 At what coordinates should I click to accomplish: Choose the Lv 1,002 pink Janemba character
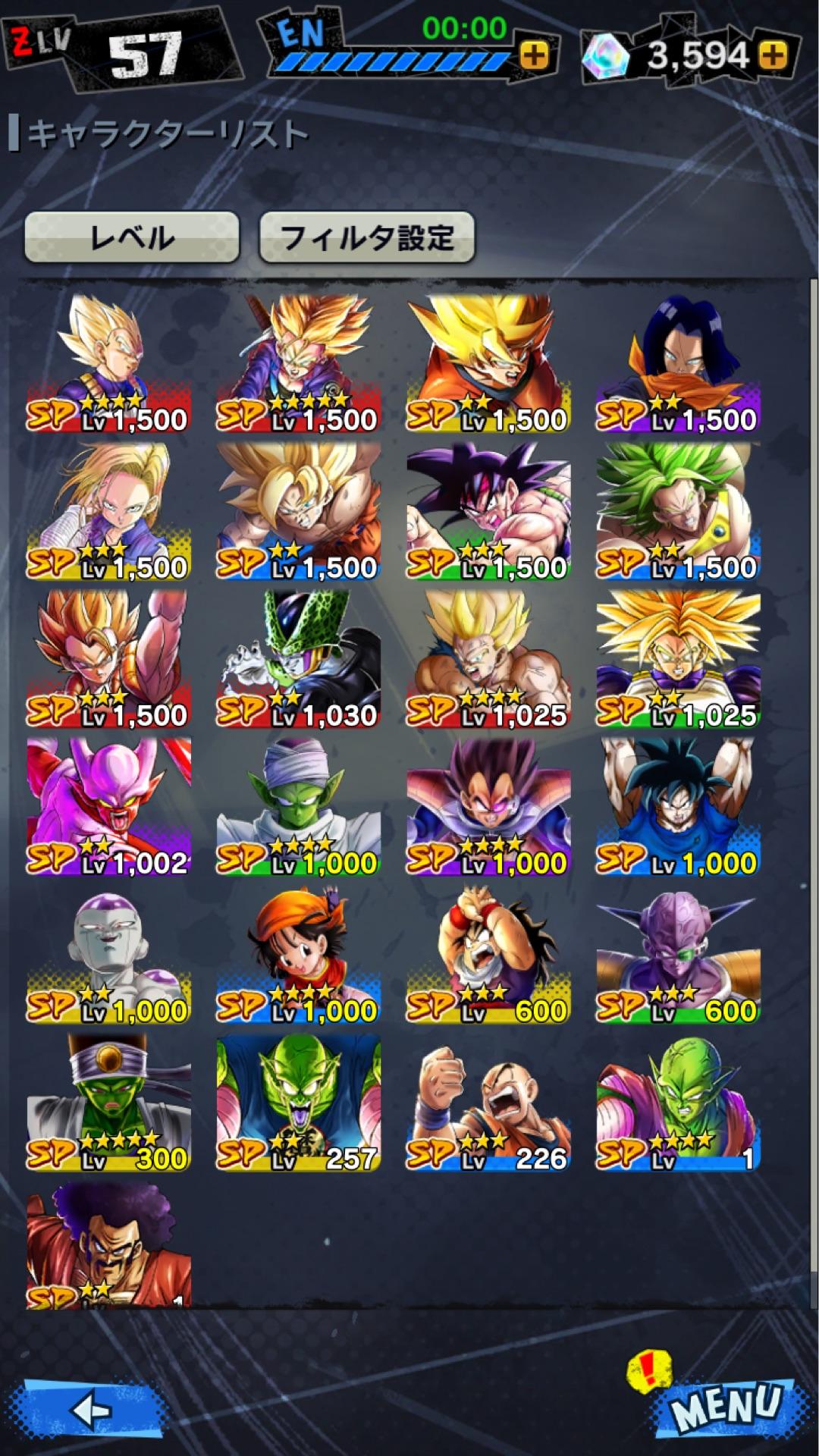point(109,807)
